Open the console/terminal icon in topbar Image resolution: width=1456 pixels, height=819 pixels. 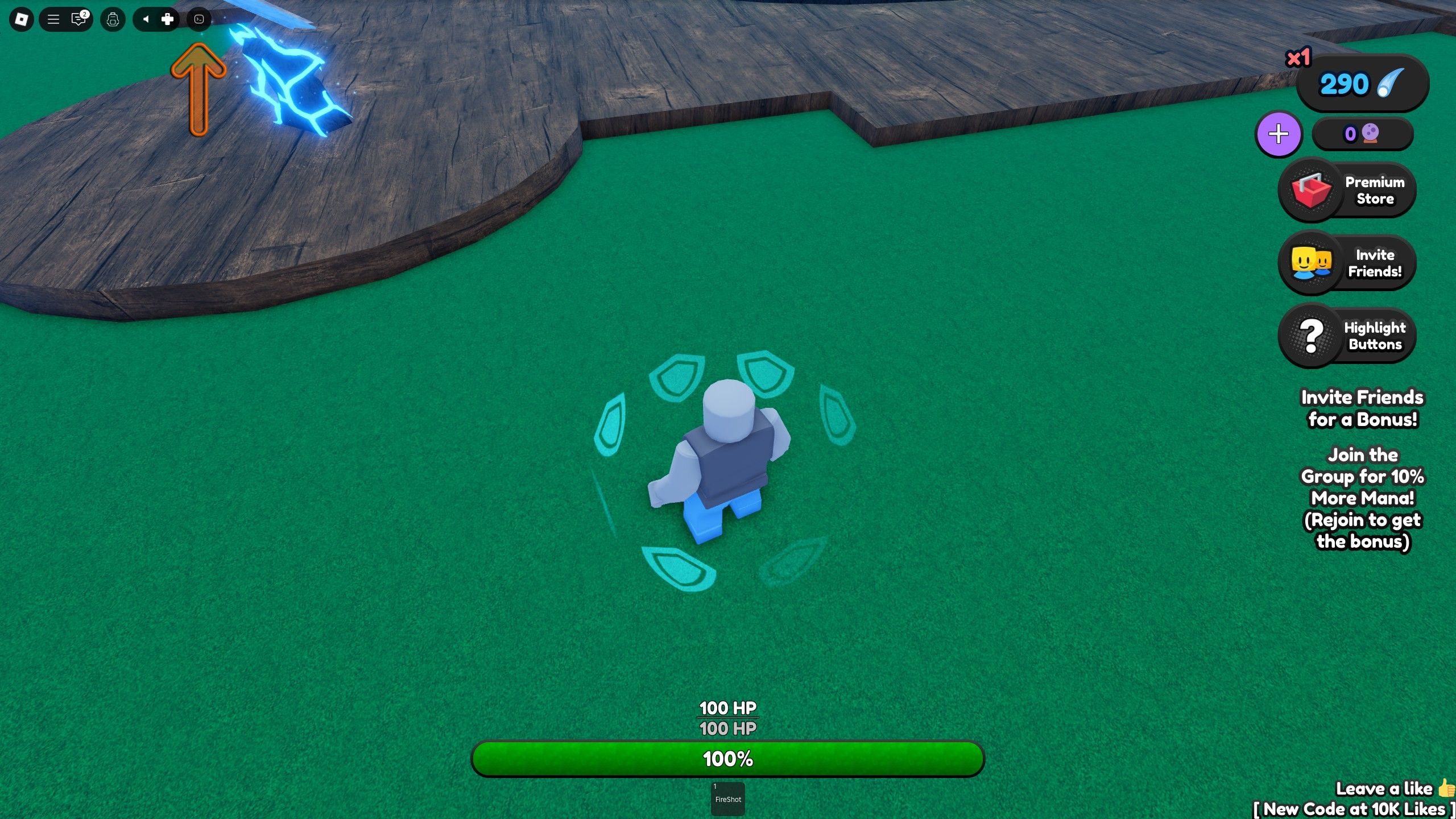tap(199, 19)
